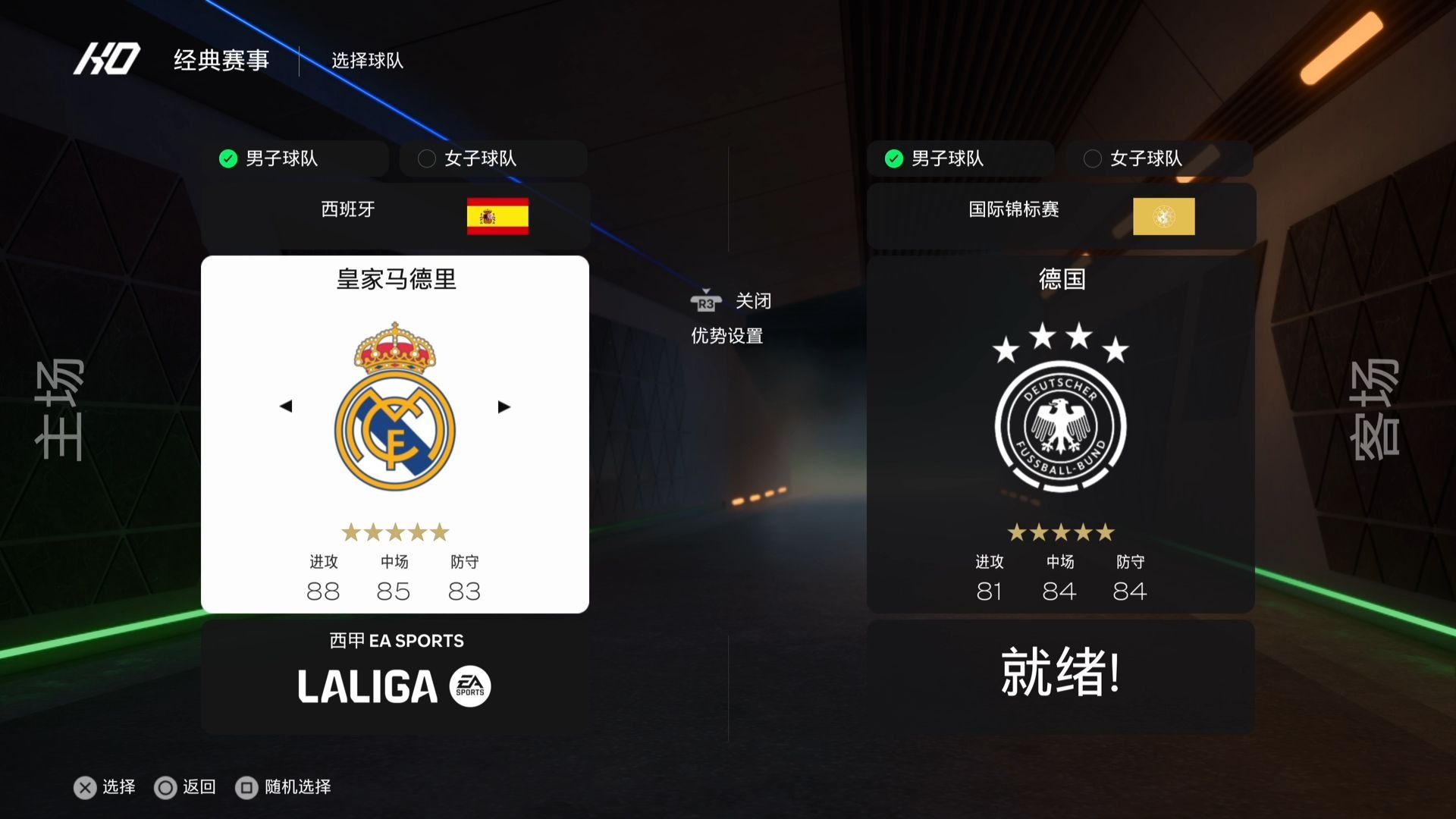Open the 国际锦标赛 category selector
Screen dimensions: 1456x819
(x=1061, y=216)
